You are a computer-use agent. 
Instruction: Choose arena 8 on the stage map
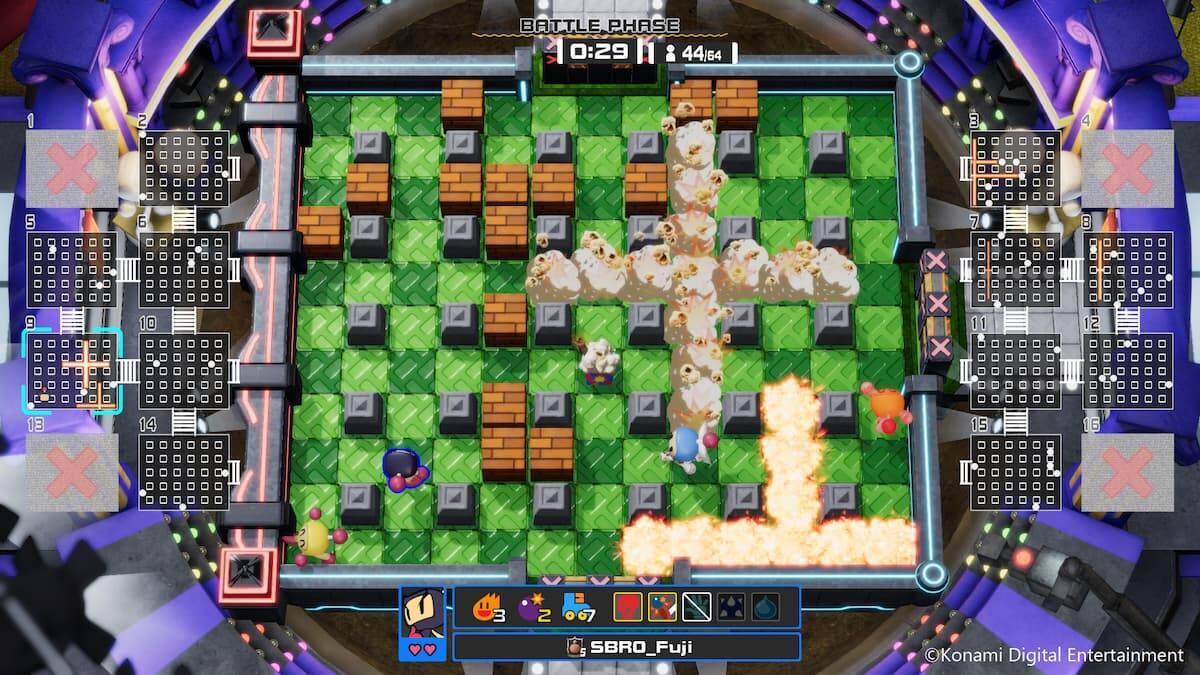click(1128, 270)
